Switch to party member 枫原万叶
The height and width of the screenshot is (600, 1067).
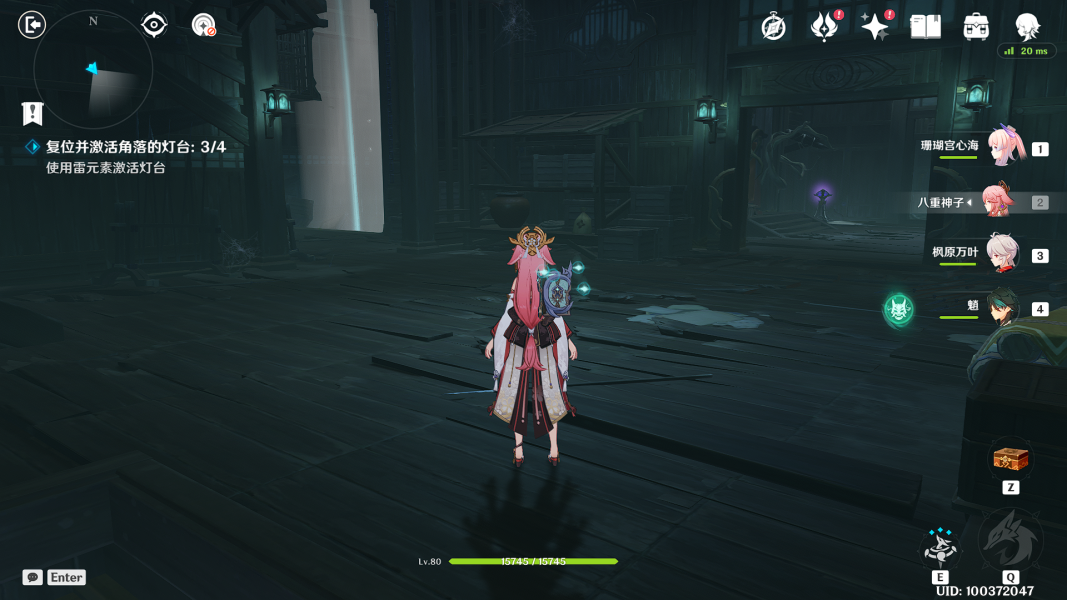point(1002,254)
